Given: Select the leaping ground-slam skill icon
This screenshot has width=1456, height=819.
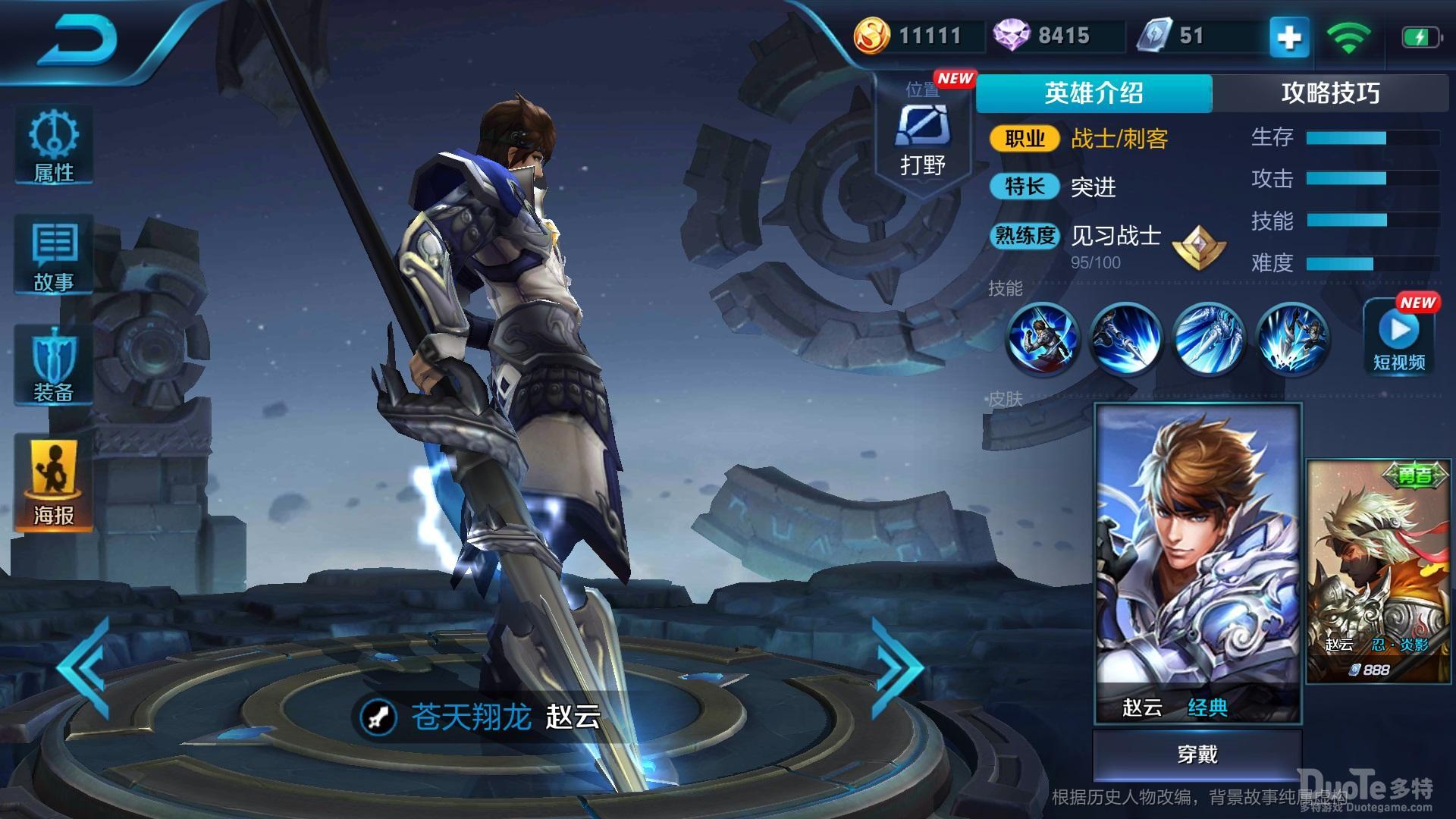Looking at the screenshot, I should click(x=1292, y=339).
